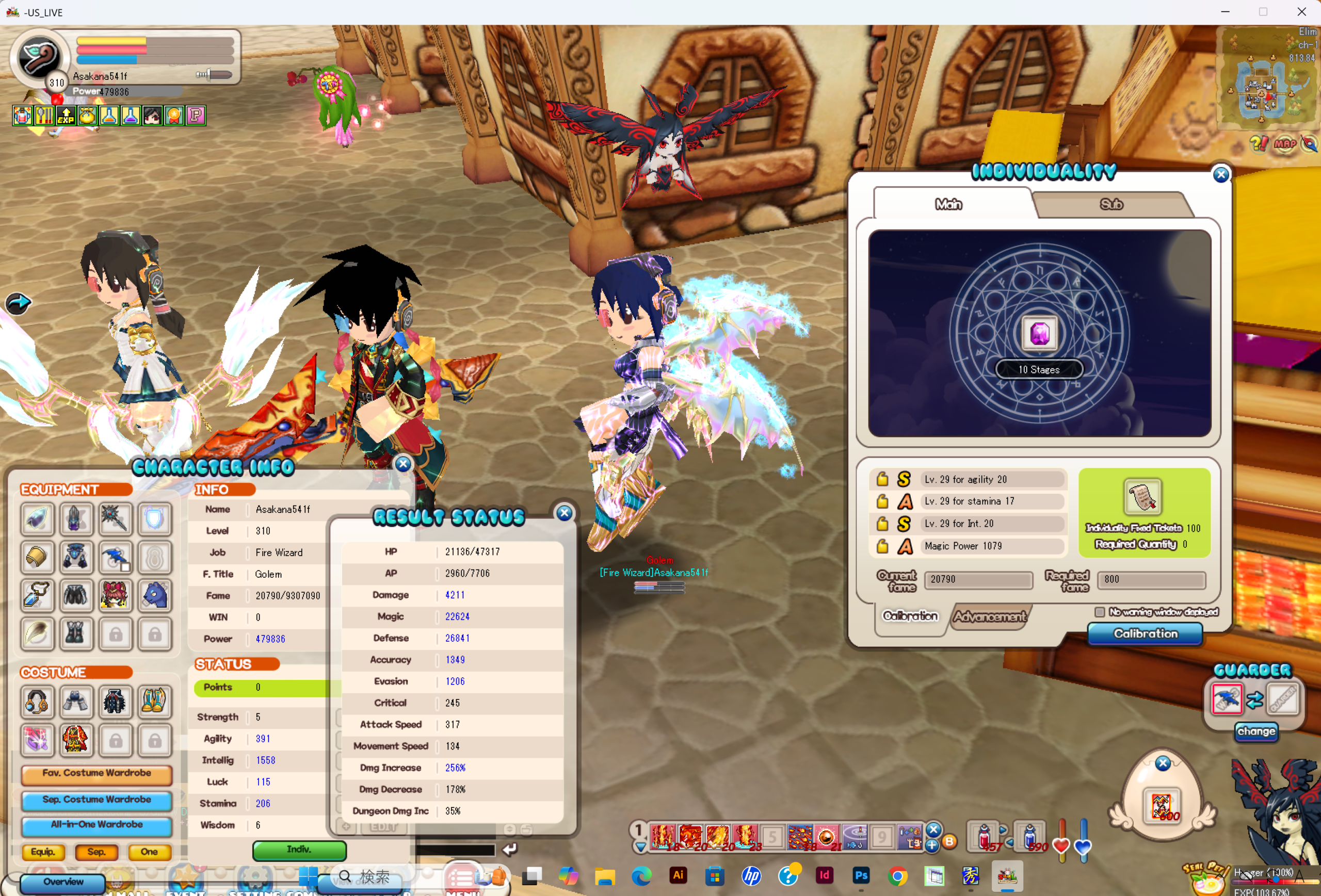Switch to the Sub tab
This screenshot has width=1321, height=896.
(x=1110, y=205)
